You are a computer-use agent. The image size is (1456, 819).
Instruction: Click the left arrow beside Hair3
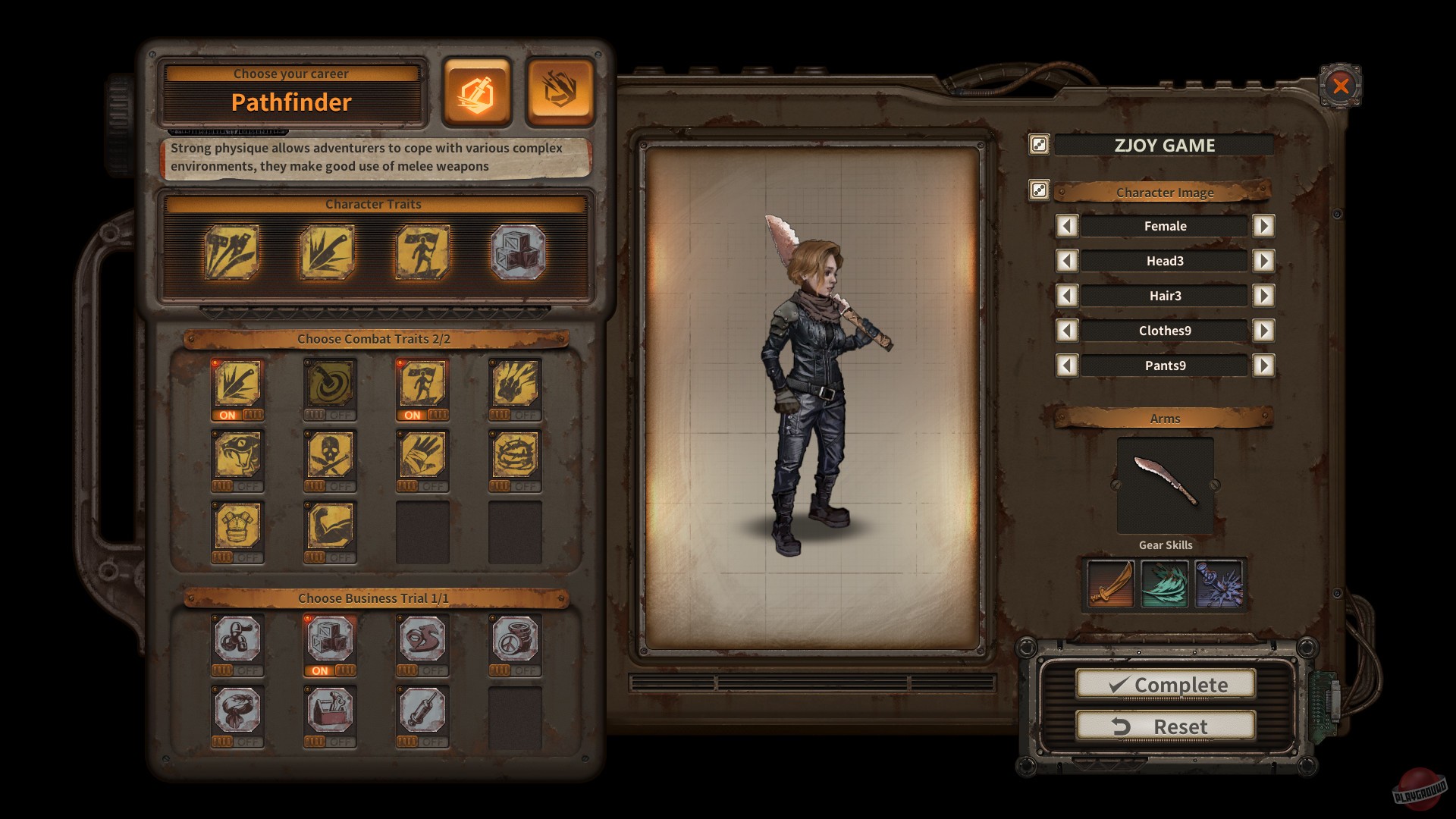(x=1068, y=296)
